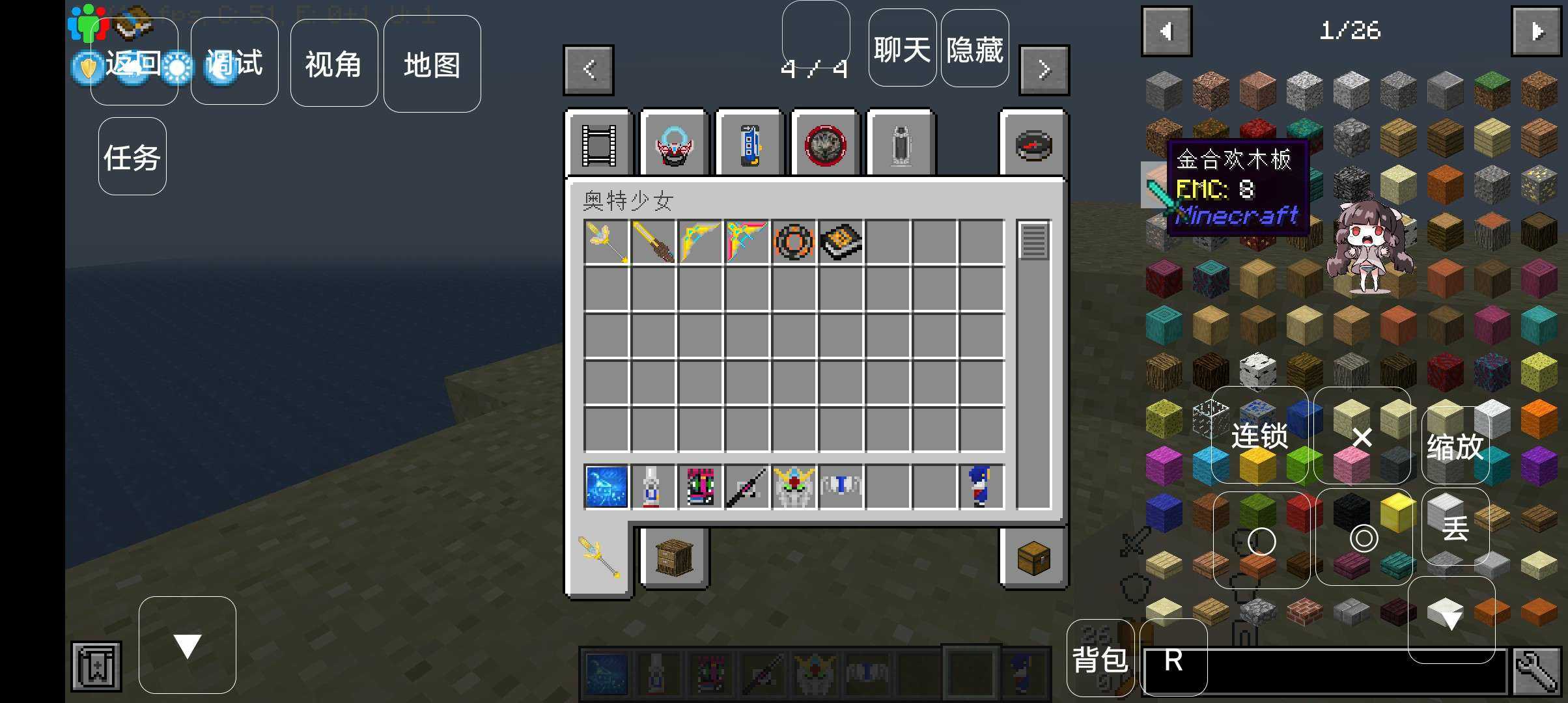Image resolution: width=1568 pixels, height=703 pixels.
Task: Open the wrench options button
Action: point(1535,670)
